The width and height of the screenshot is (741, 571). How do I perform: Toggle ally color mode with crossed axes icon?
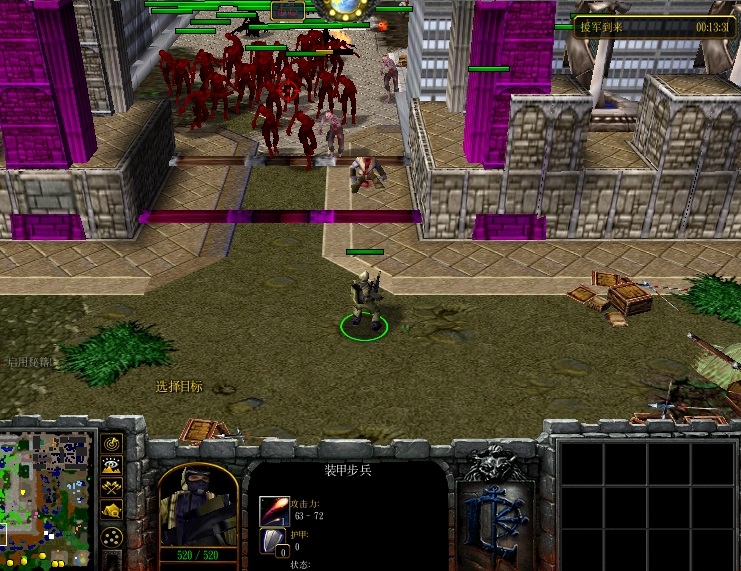point(112,487)
